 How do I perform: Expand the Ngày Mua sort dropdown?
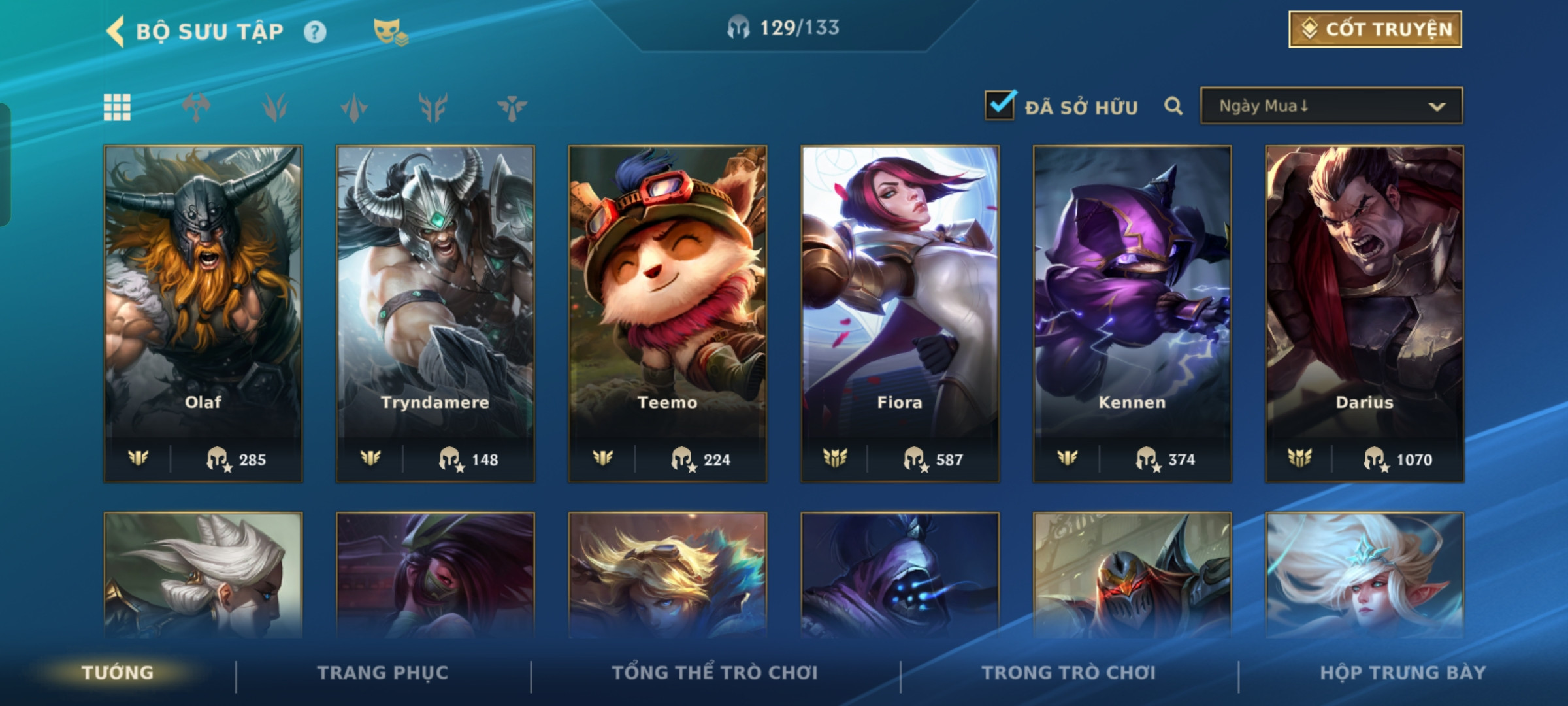click(x=1331, y=106)
